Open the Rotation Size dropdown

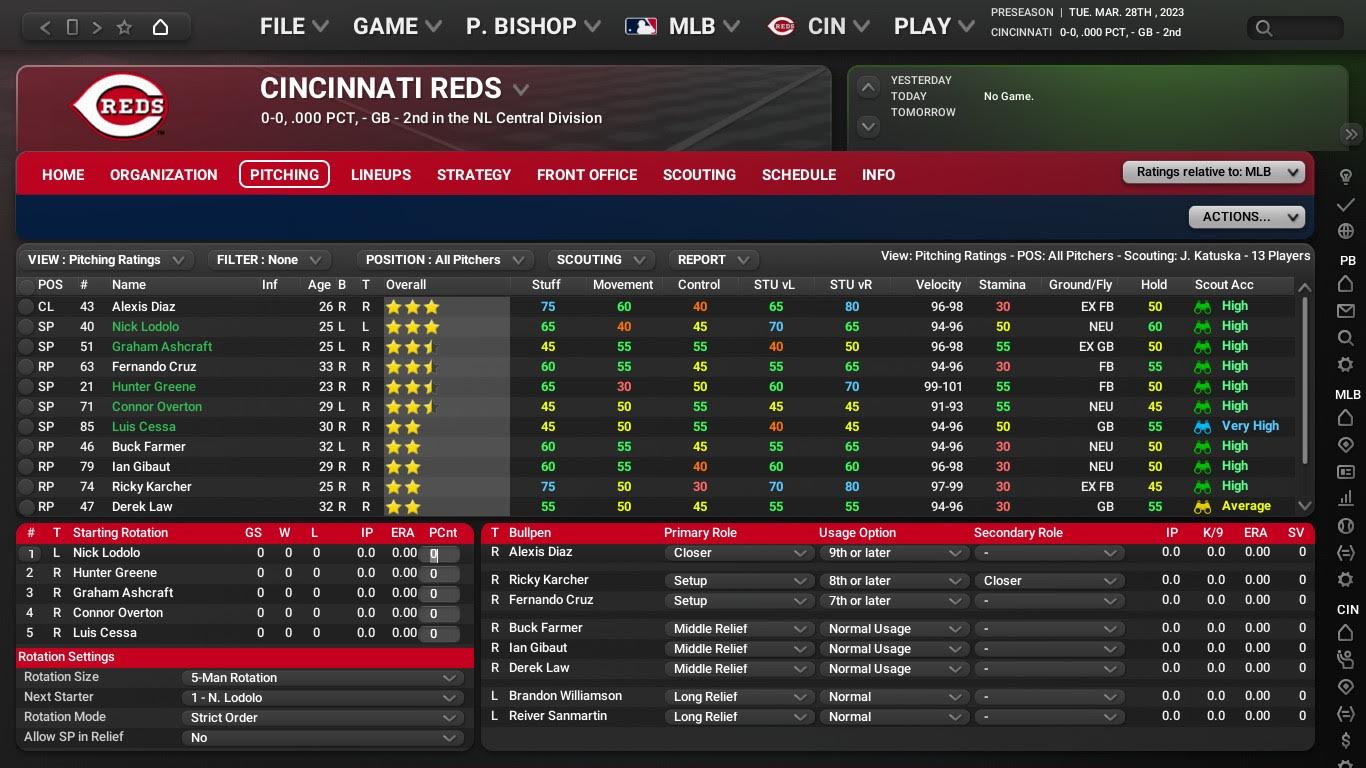322,677
